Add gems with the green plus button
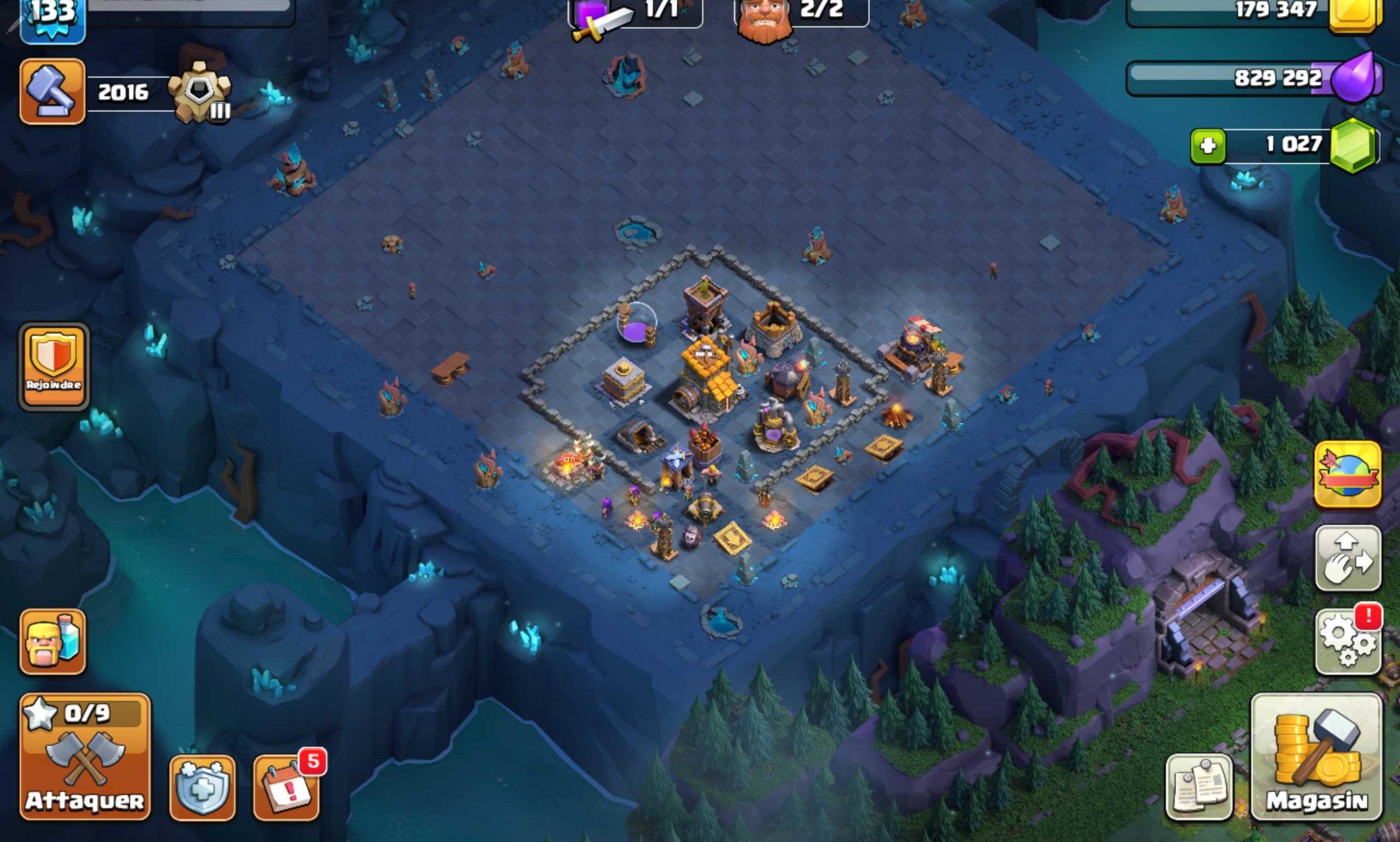 [x=1207, y=147]
